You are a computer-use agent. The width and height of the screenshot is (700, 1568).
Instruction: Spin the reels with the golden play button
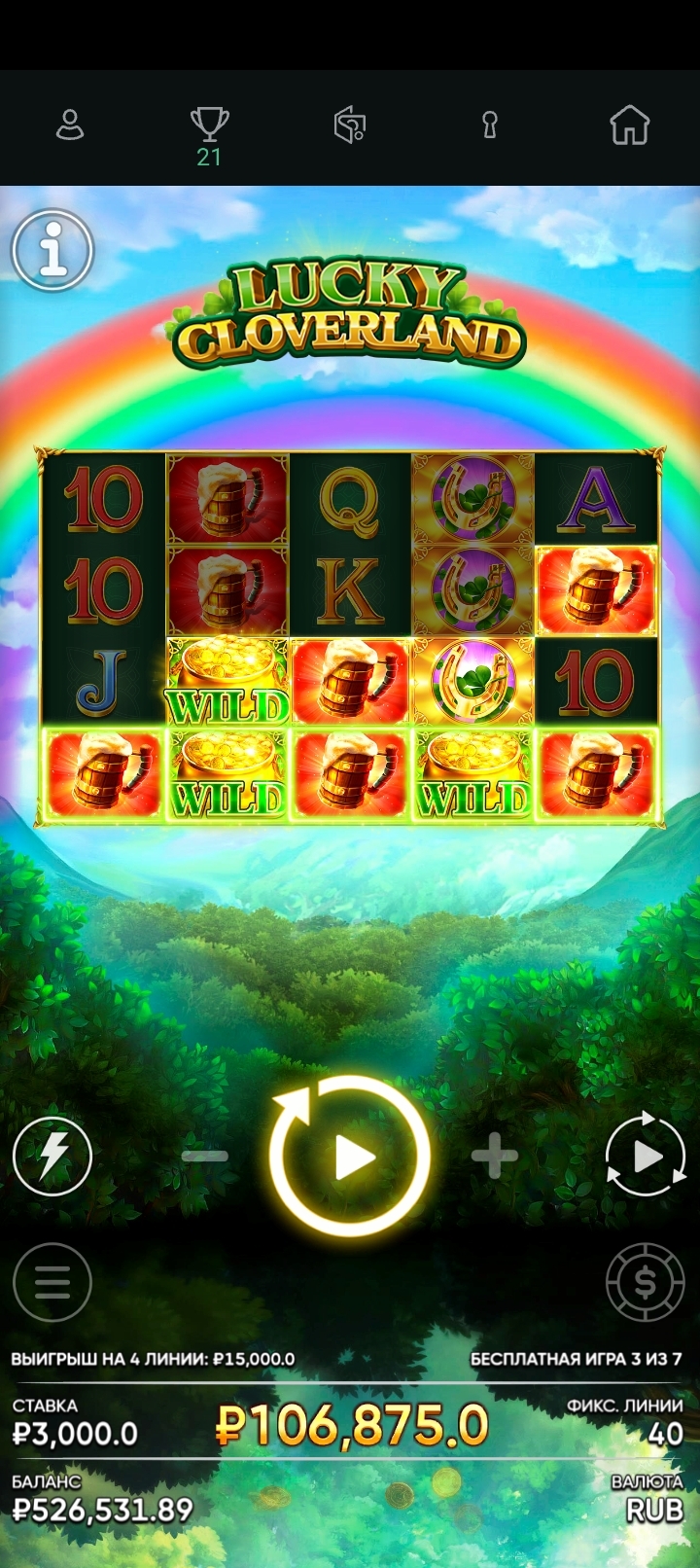[350, 1156]
